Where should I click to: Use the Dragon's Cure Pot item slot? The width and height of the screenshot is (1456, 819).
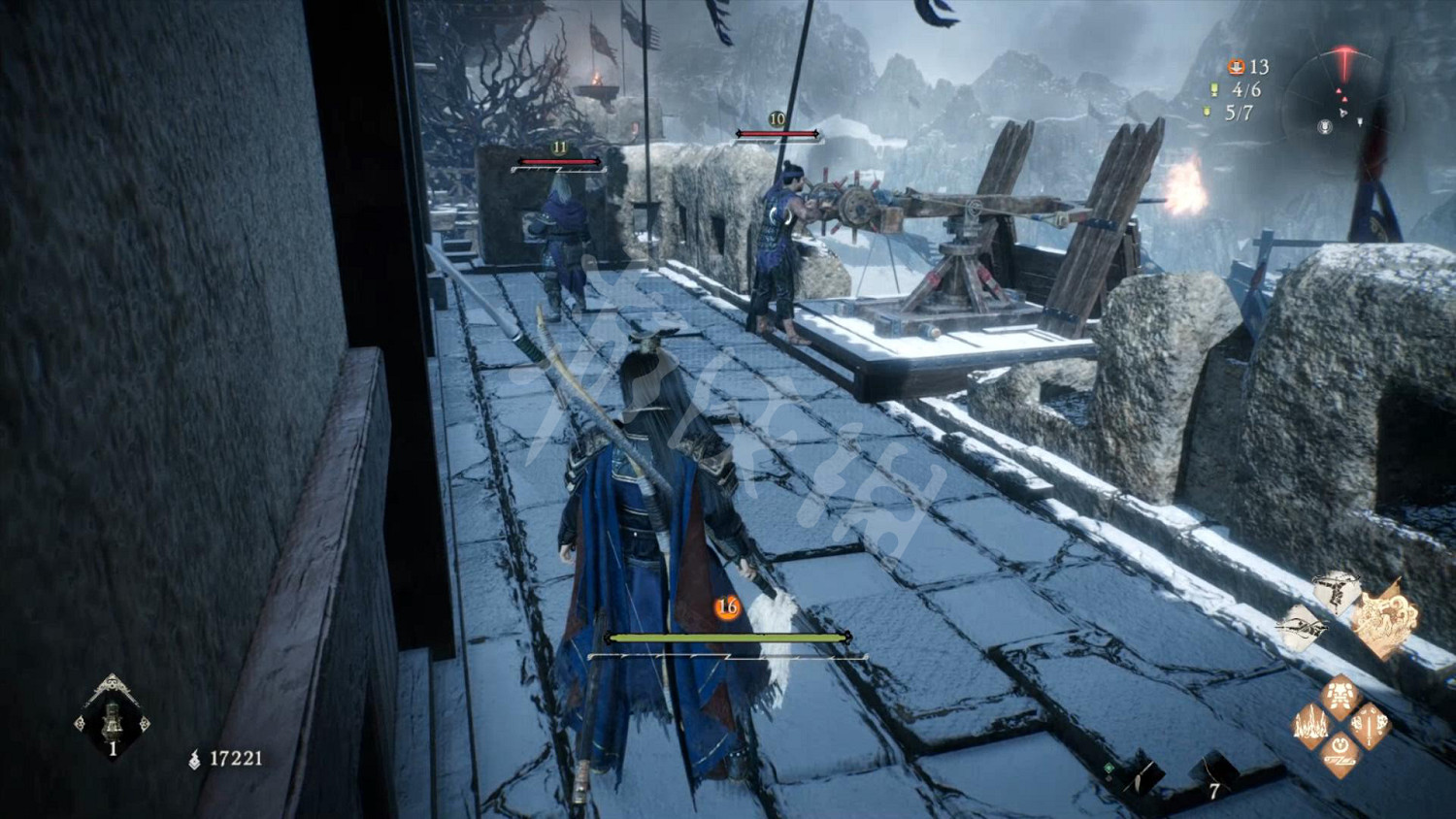[112, 718]
